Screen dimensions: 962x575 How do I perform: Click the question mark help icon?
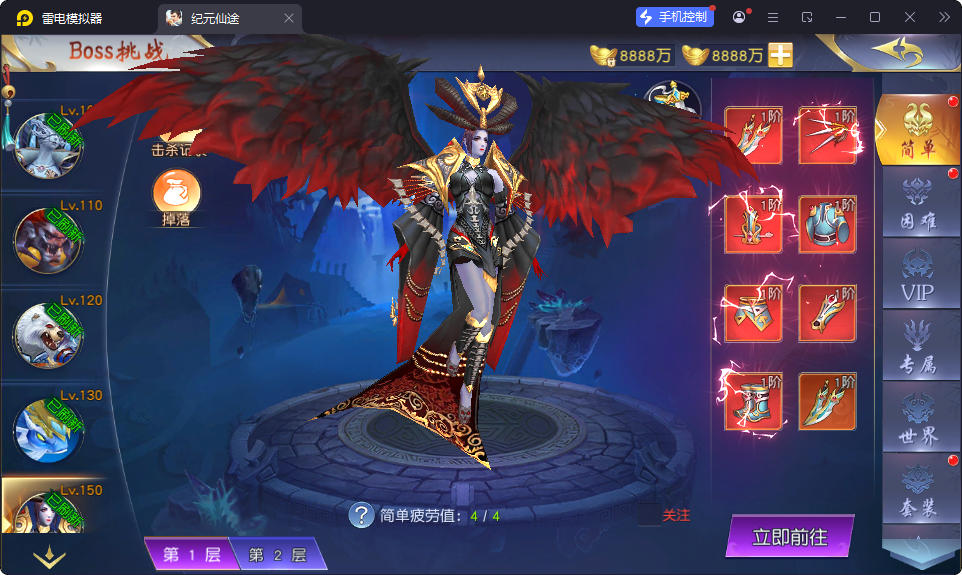click(x=361, y=515)
